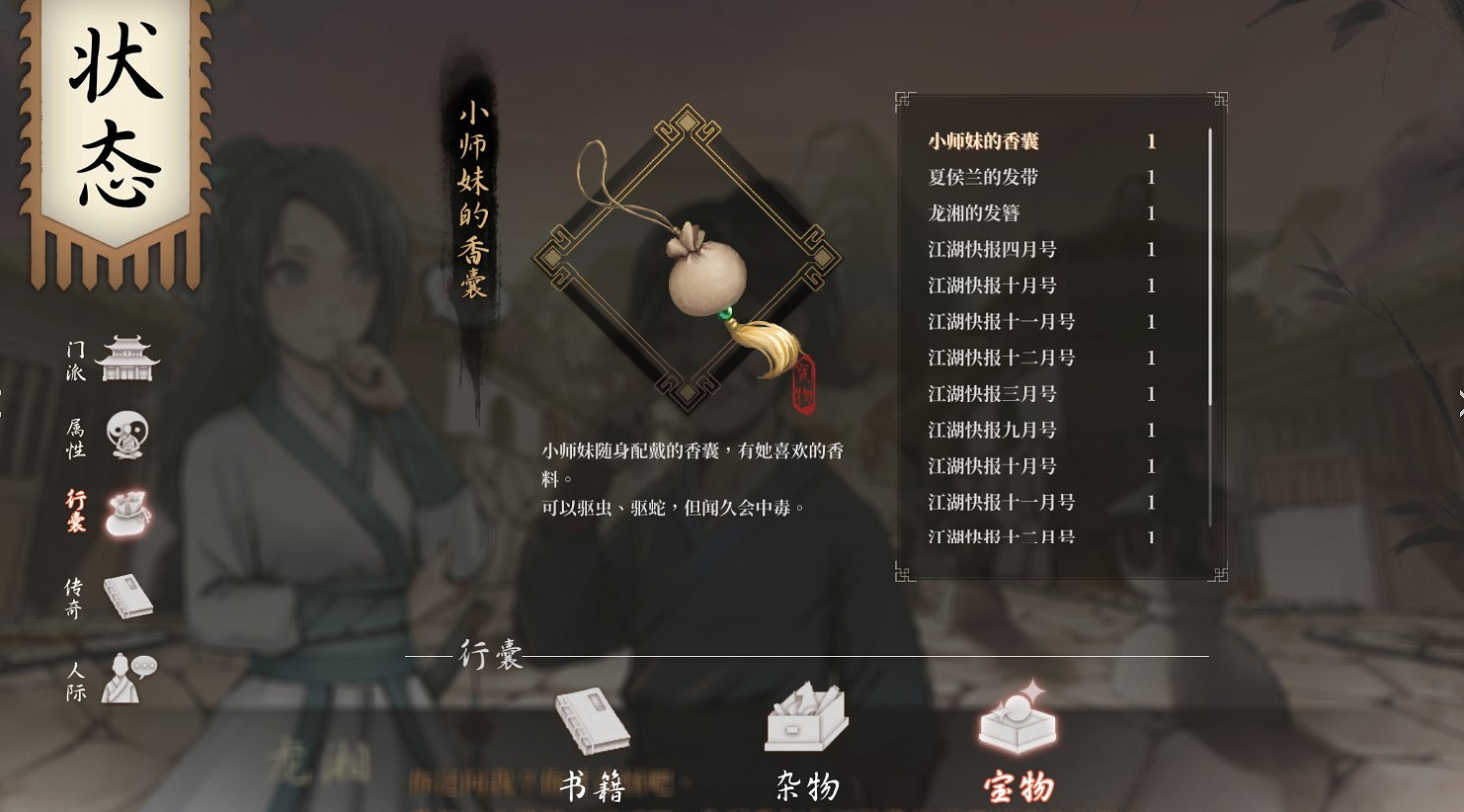1464x812 pixels.
Task: Select 龙湘的发簪 from the inventory
Action: (x=978, y=212)
